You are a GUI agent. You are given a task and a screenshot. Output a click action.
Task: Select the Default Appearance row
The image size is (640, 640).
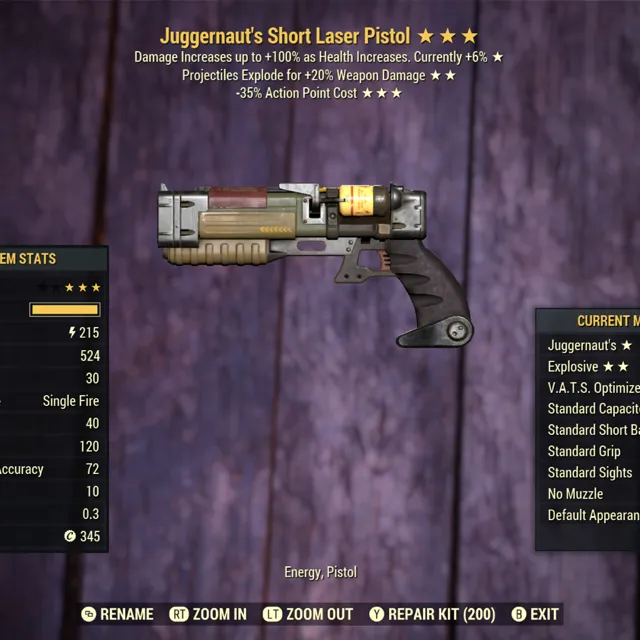[593, 515]
